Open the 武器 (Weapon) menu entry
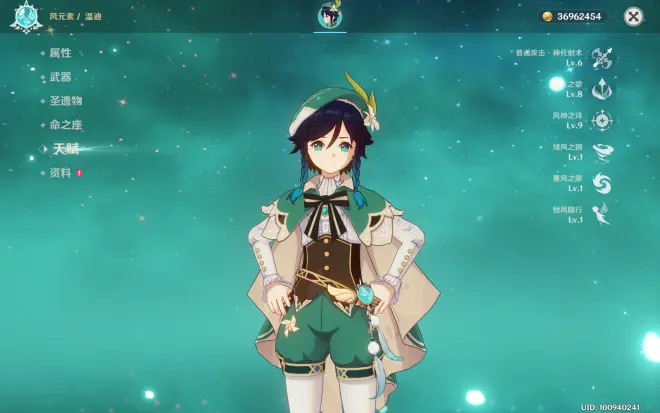This screenshot has width=660, height=413. [60, 77]
